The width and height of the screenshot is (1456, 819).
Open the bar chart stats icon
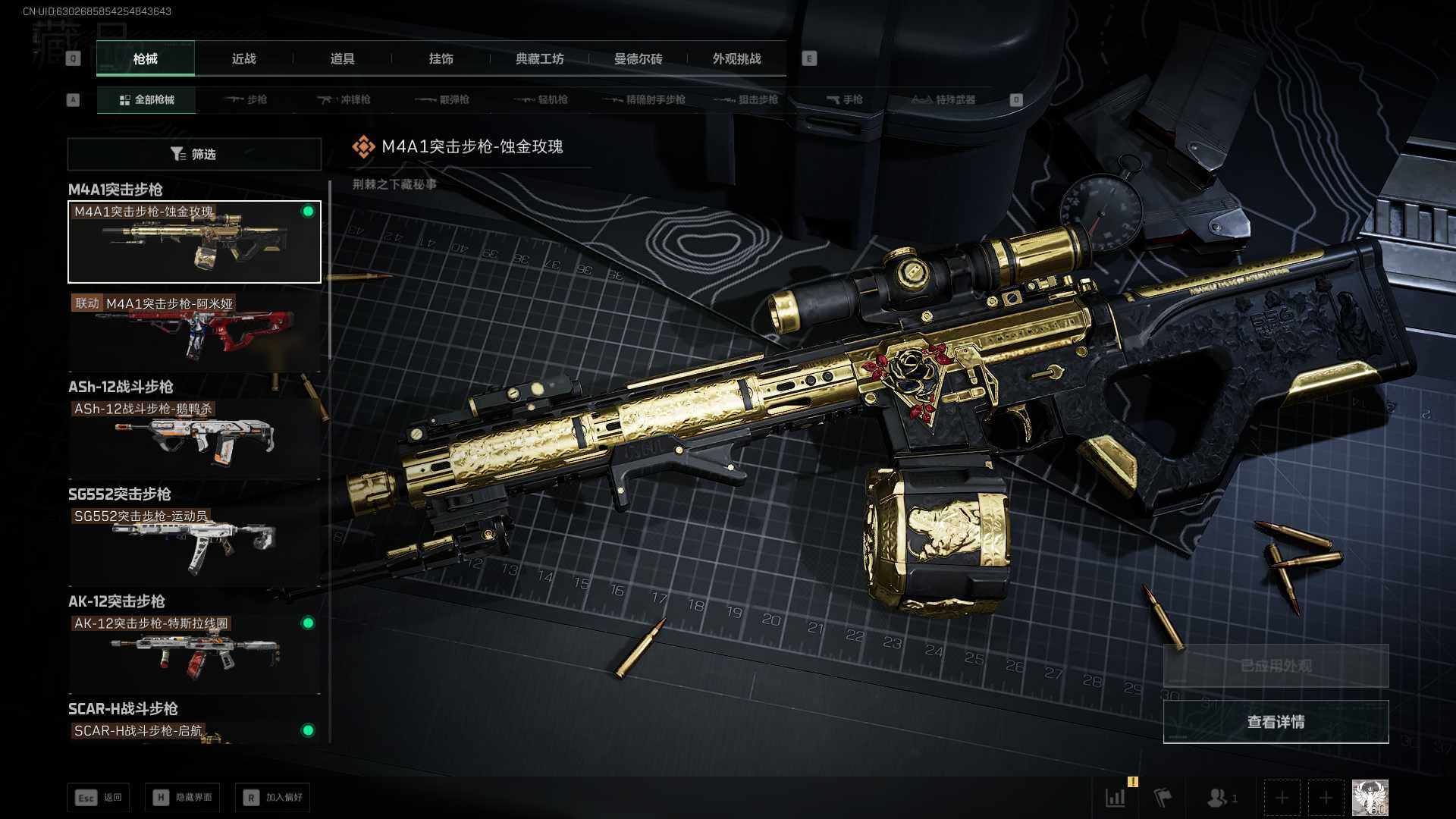point(1116,798)
